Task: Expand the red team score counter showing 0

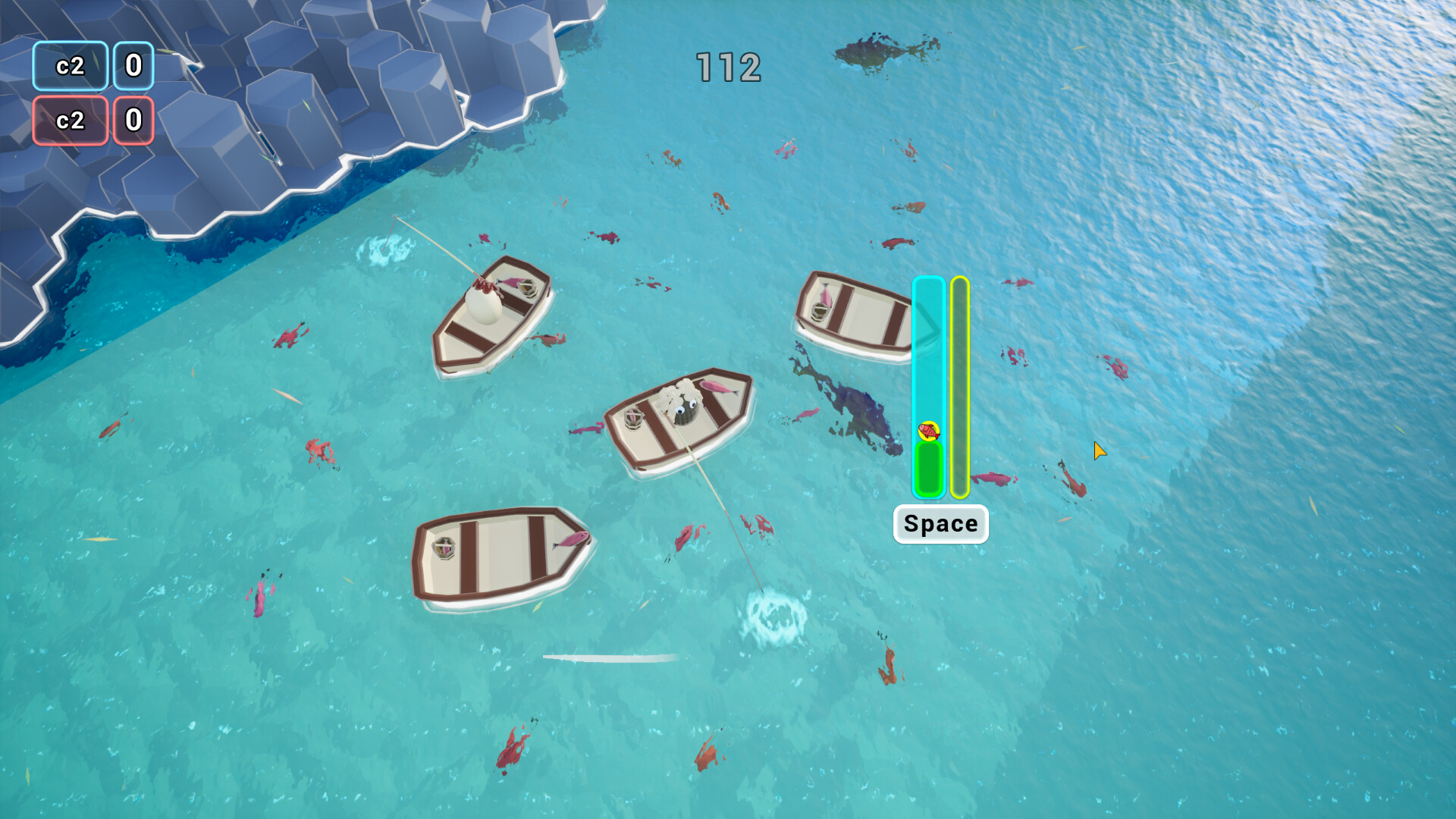Action: pos(133,120)
